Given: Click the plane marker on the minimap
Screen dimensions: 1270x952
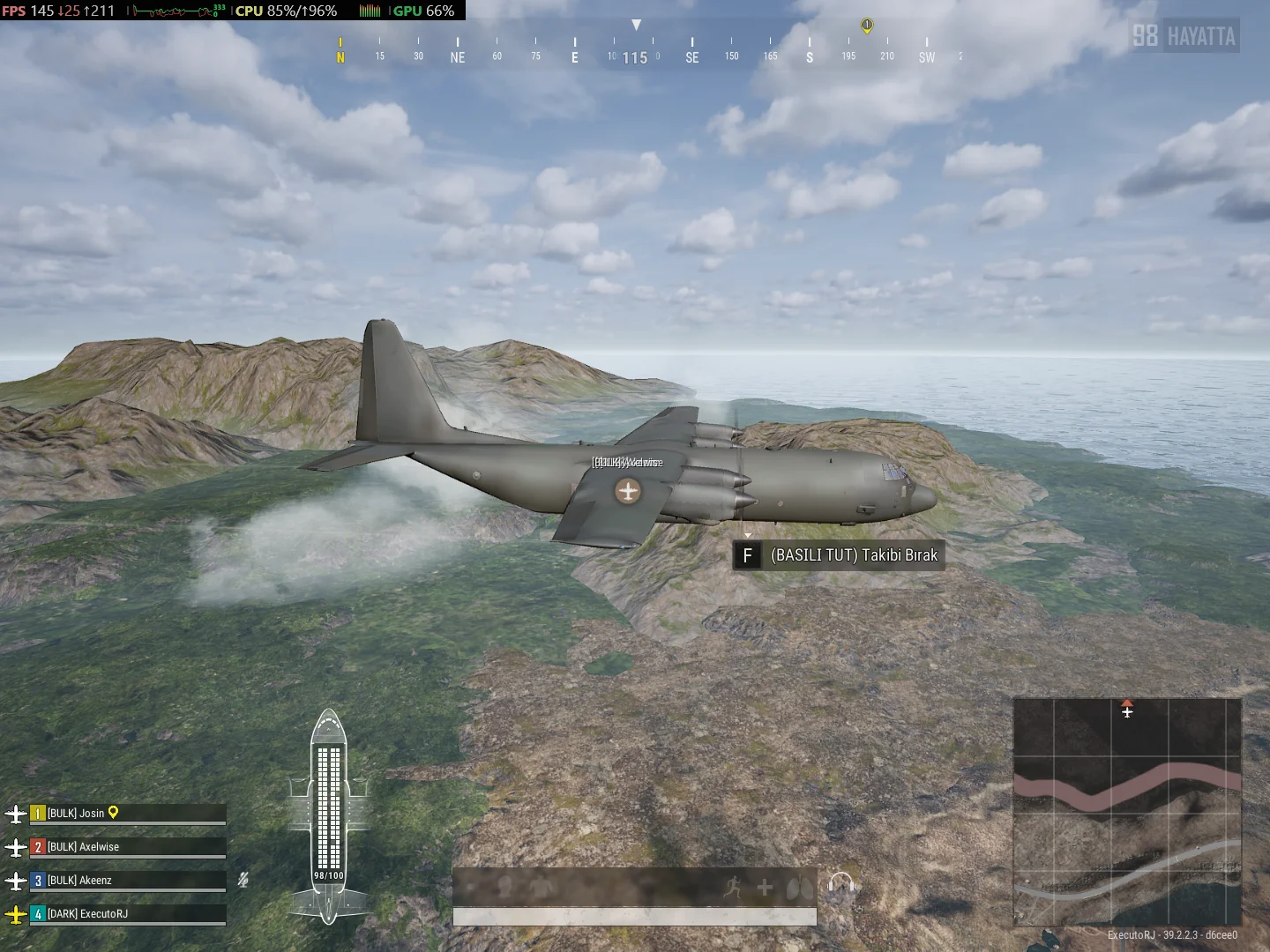Looking at the screenshot, I should pos(1127,710).
